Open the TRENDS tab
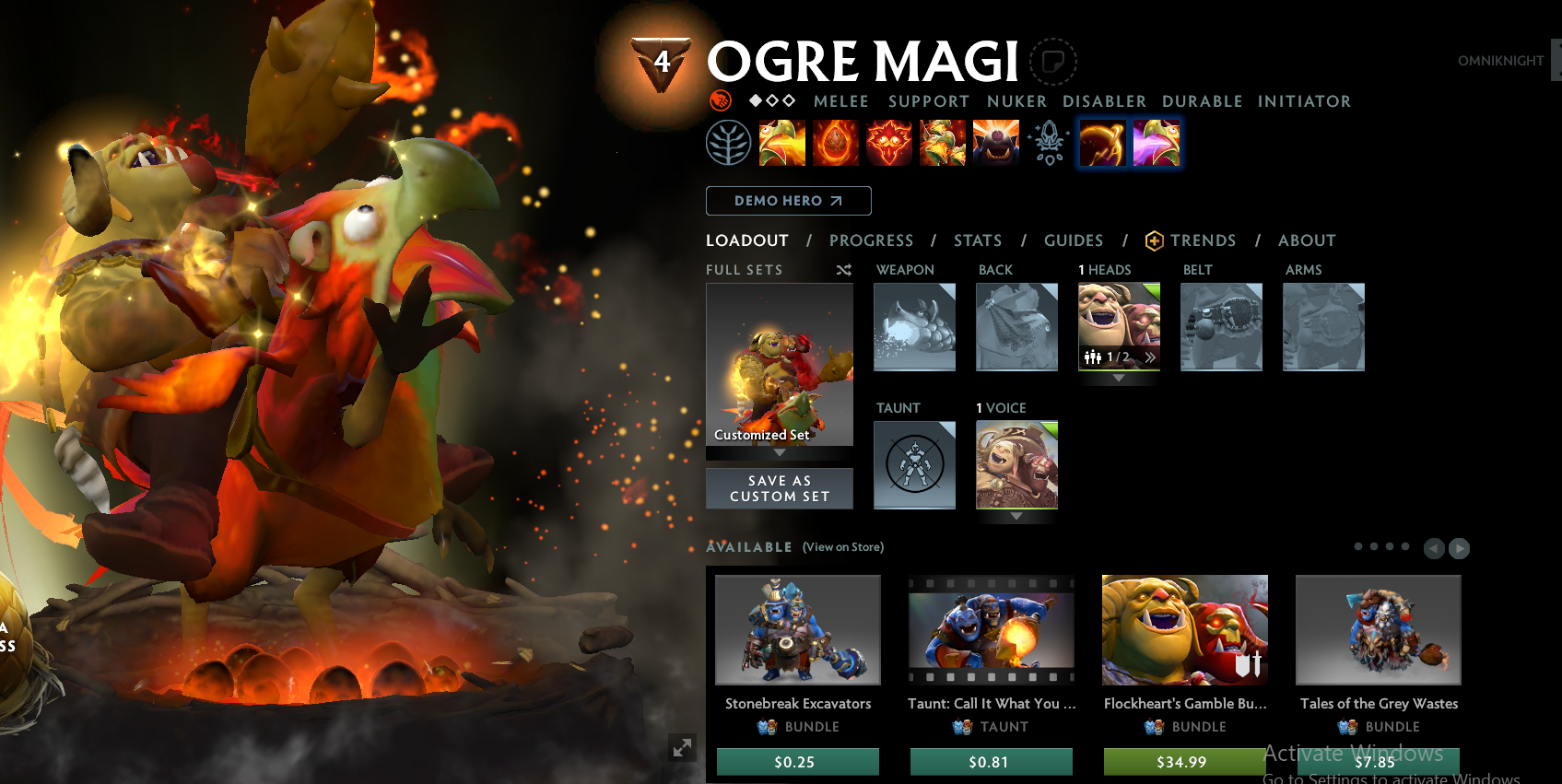Image resolution: width=1562 pixels, height=784 pixels. (1204, 240)
